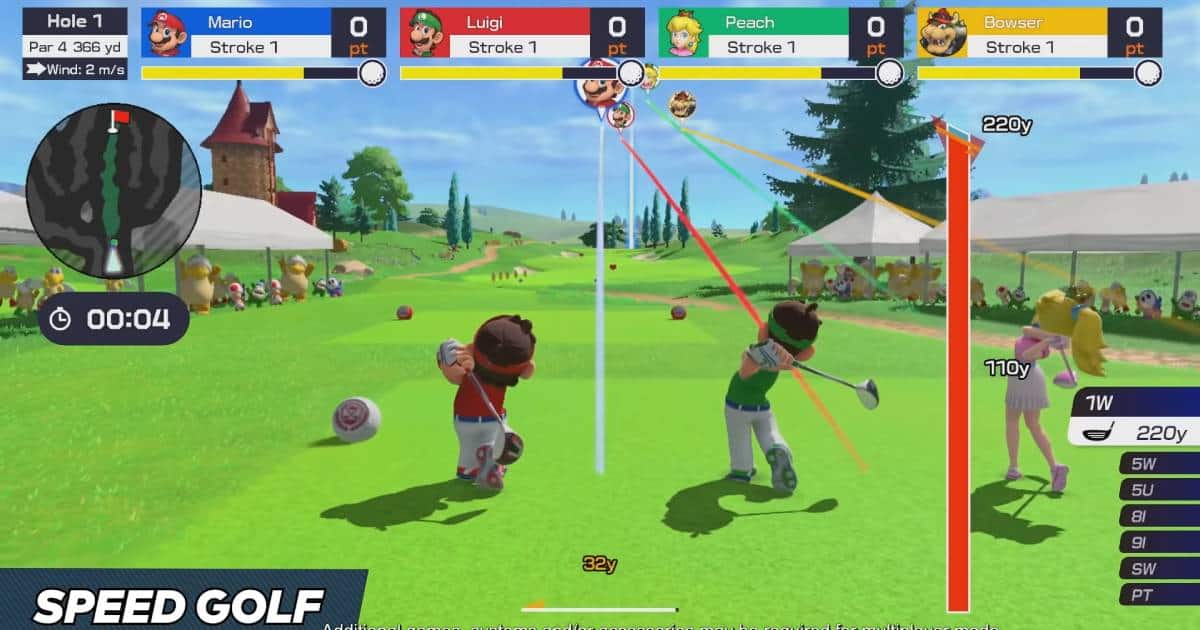Select Bowser's player portrait
The height and width of the screenshot is (630, 1200).
tap(942, 33)
